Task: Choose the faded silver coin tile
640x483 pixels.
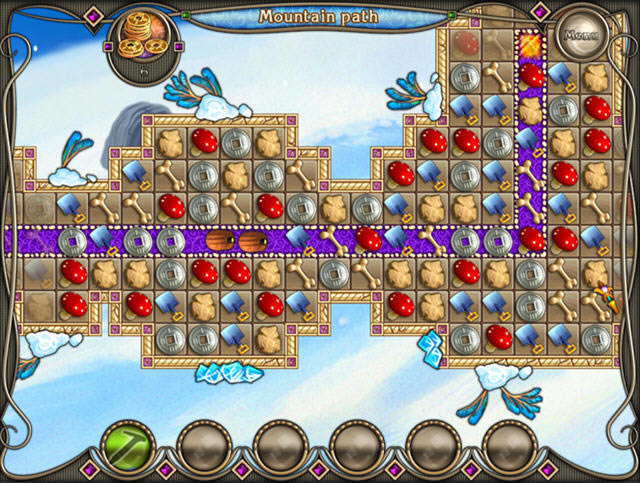Action: coord(37,207)
